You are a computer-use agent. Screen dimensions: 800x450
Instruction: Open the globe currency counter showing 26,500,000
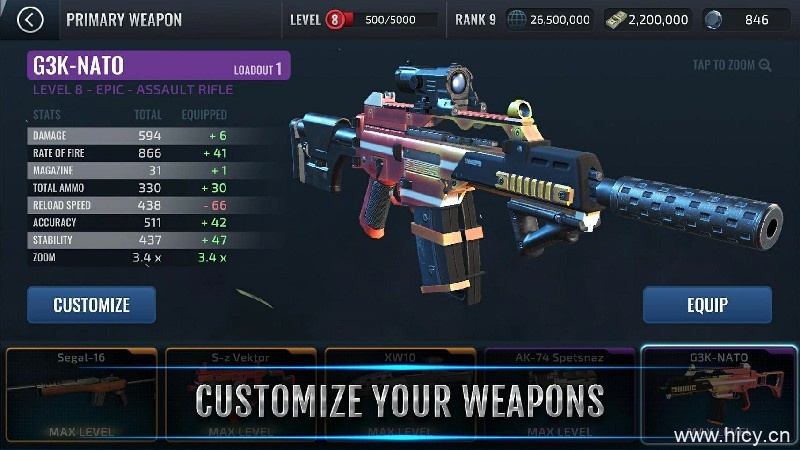point(549,19)
